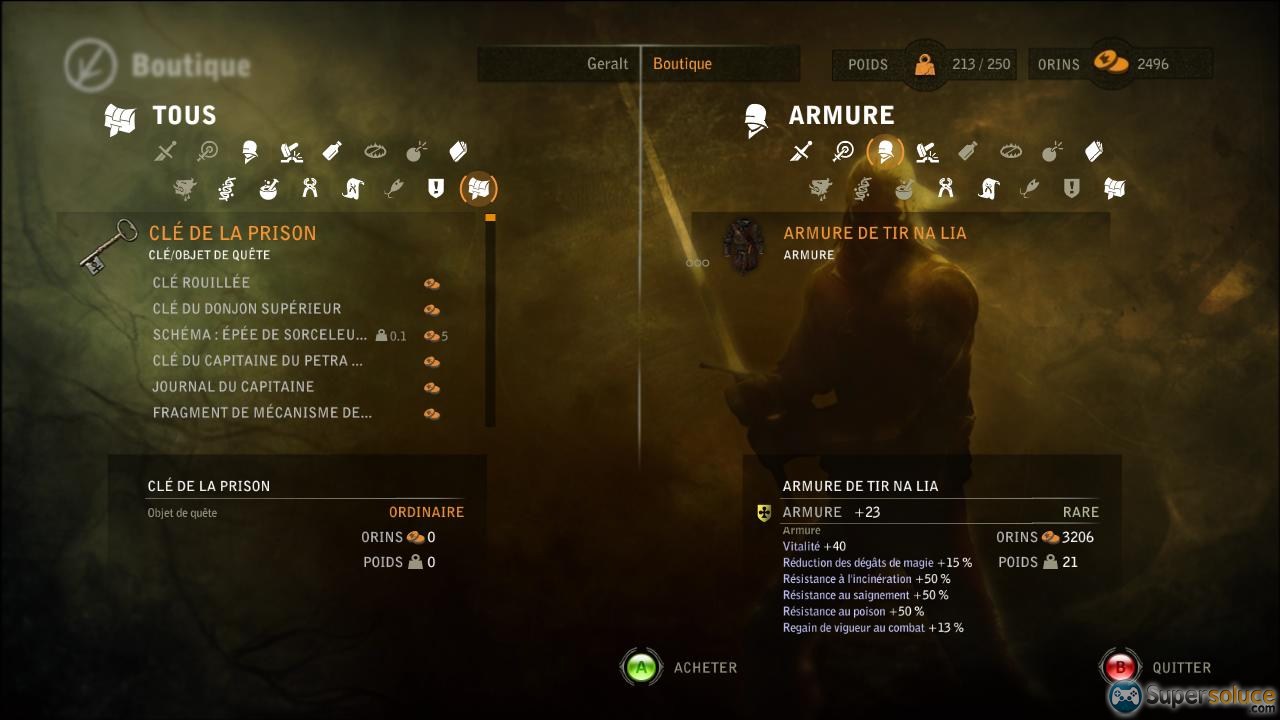Viewport: 1280px width, 720px height.
Task: Choose Clé du donjon supérieur in the list
Action: point(247,309)
